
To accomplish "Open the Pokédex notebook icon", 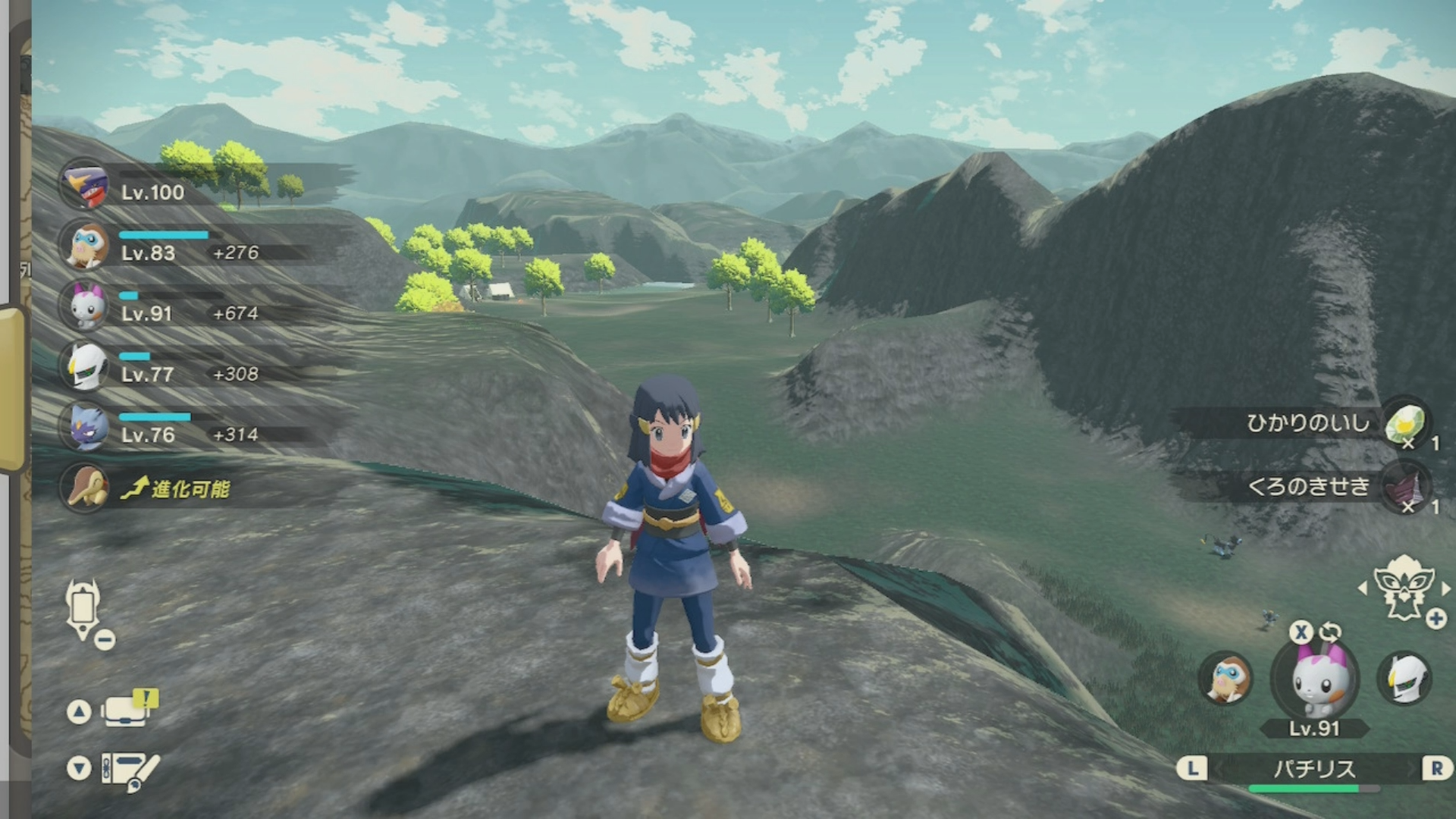I will coord(129,770).
